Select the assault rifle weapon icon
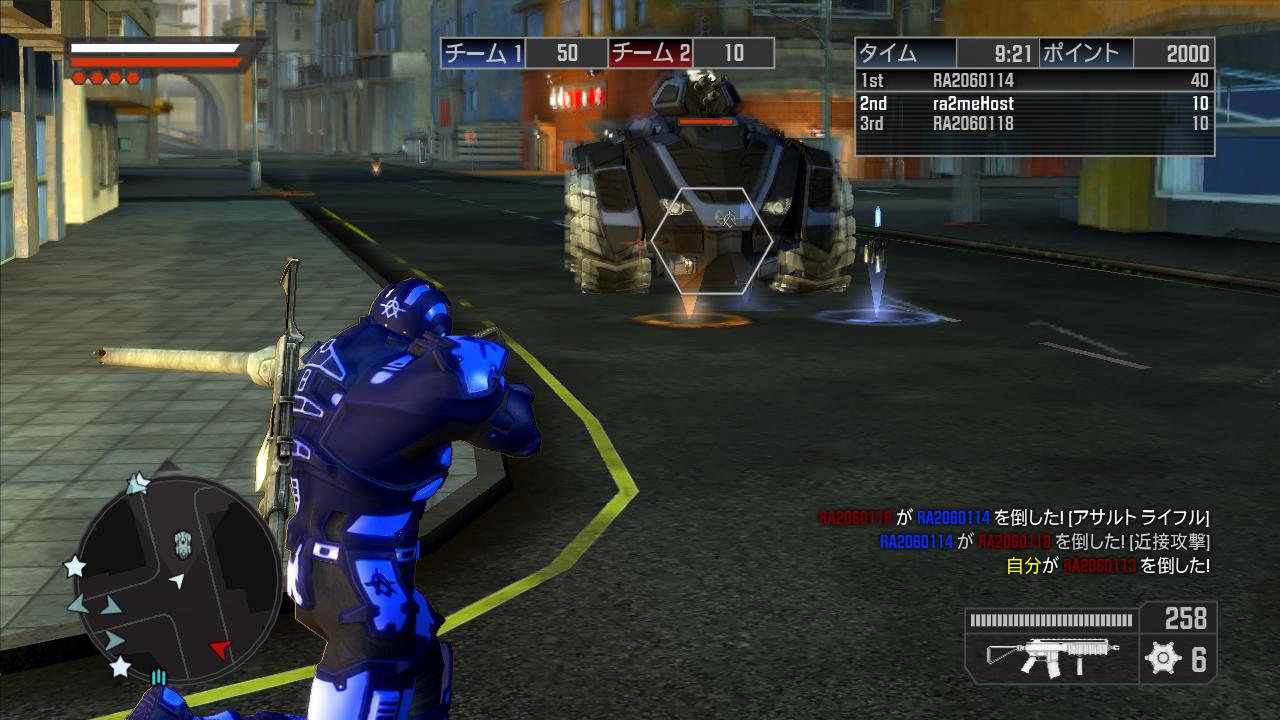Screen dimensions: 1280x720 tap(1050, 657)
